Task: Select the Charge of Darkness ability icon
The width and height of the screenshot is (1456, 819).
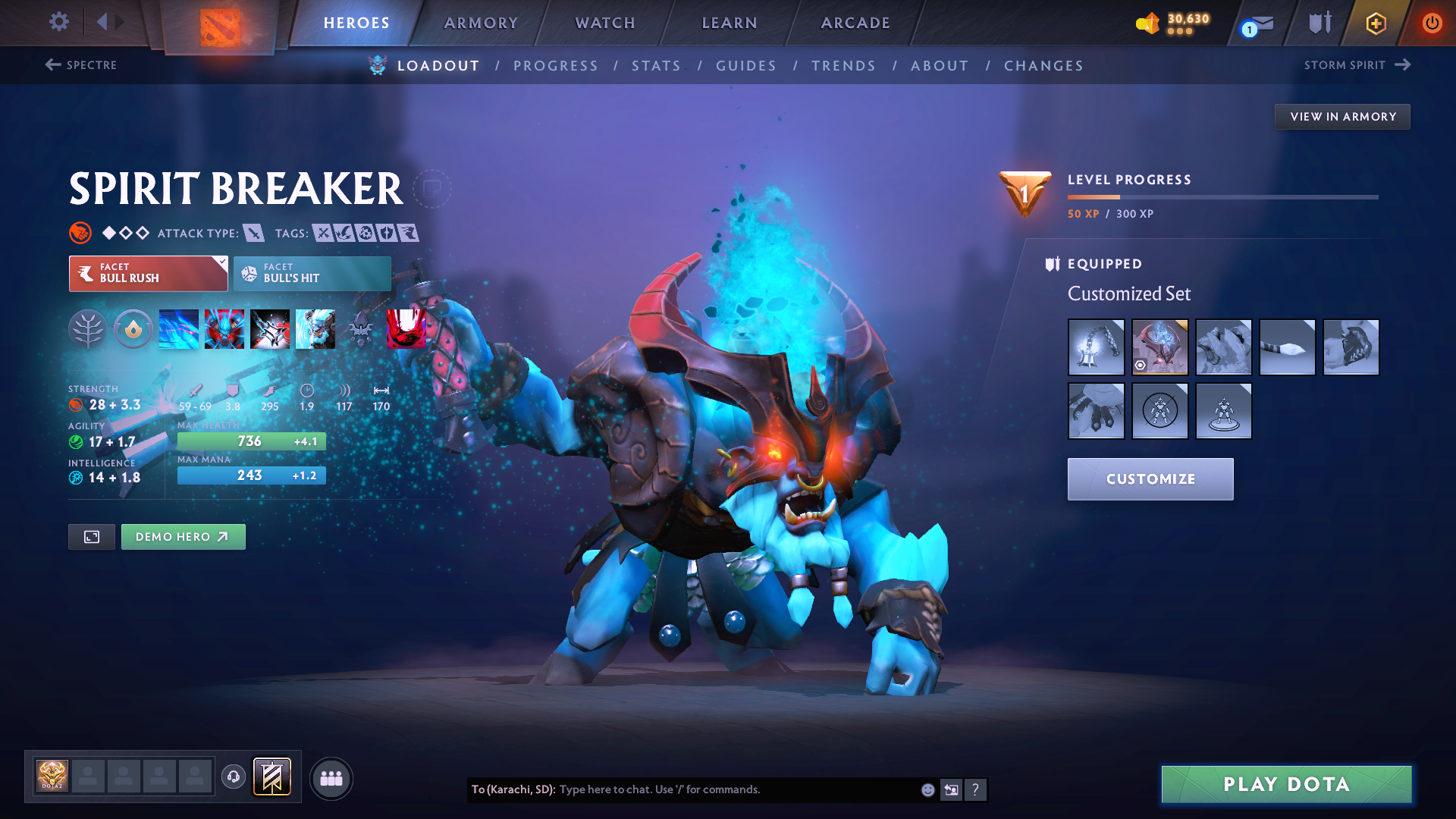Action: [x=178, y=328]
